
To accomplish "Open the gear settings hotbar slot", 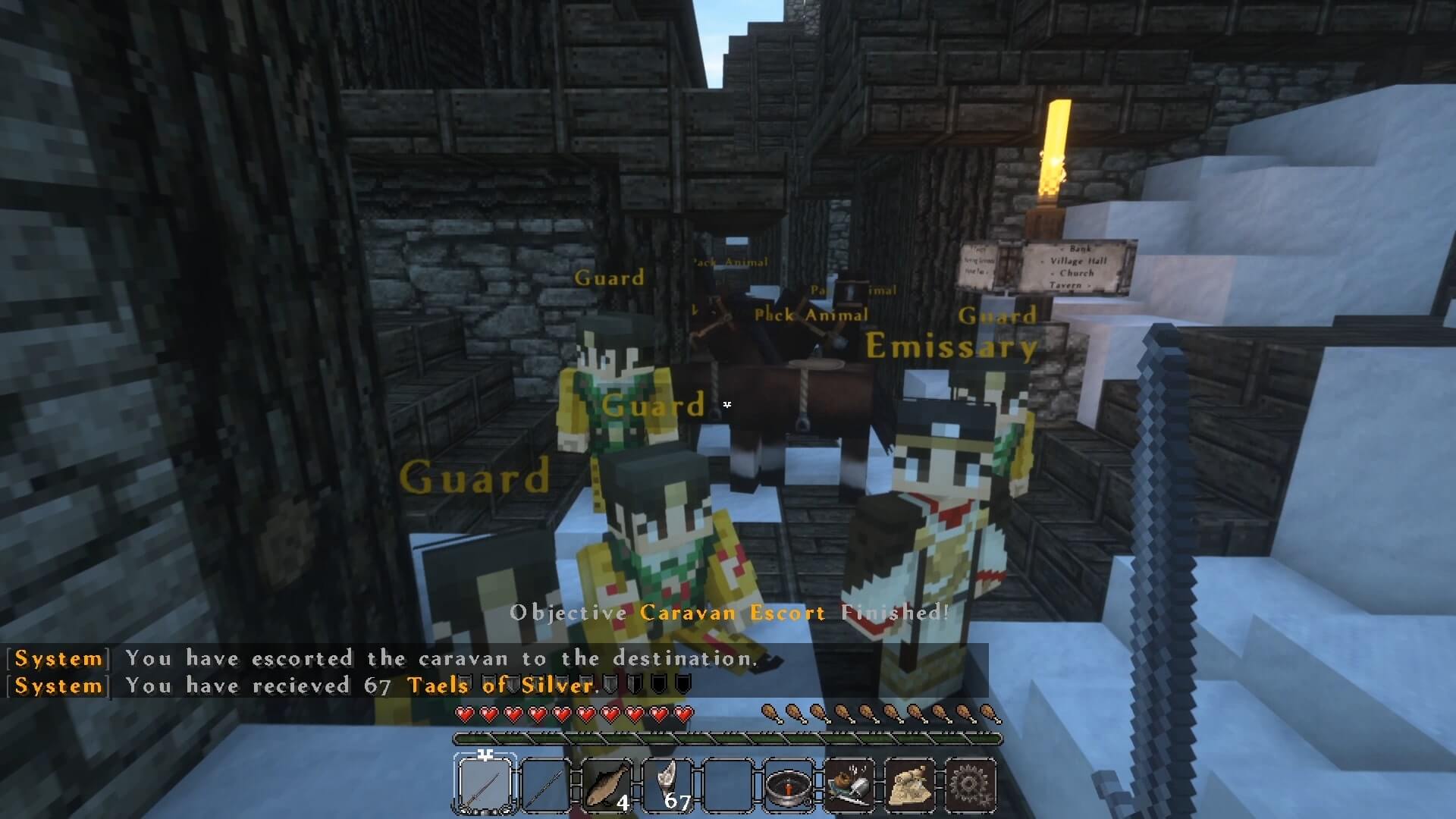I will pyautogui.click(x=971, y=784).
